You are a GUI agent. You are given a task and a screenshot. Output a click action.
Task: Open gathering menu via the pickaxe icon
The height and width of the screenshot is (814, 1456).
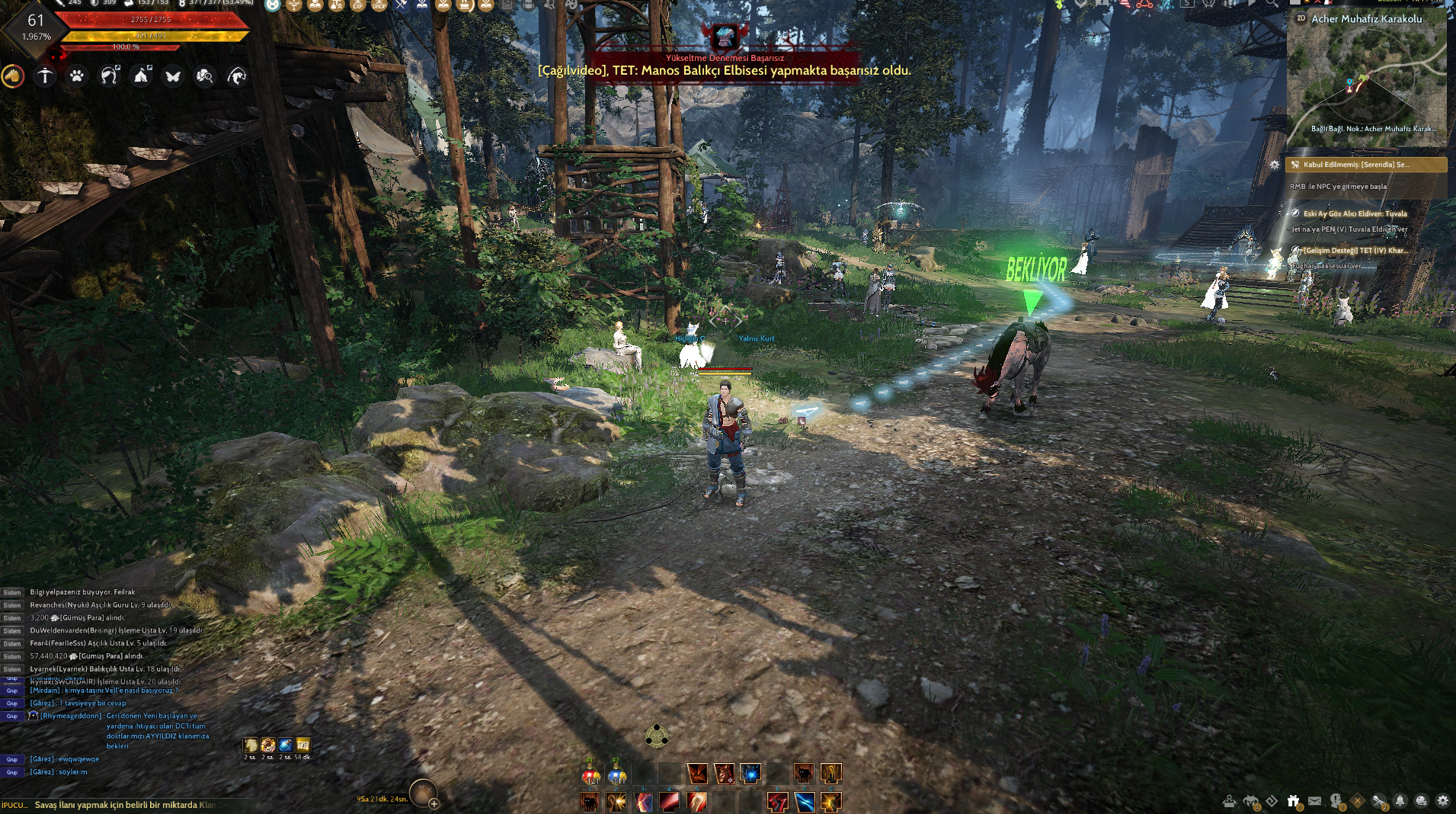click(x=45, y=76)
